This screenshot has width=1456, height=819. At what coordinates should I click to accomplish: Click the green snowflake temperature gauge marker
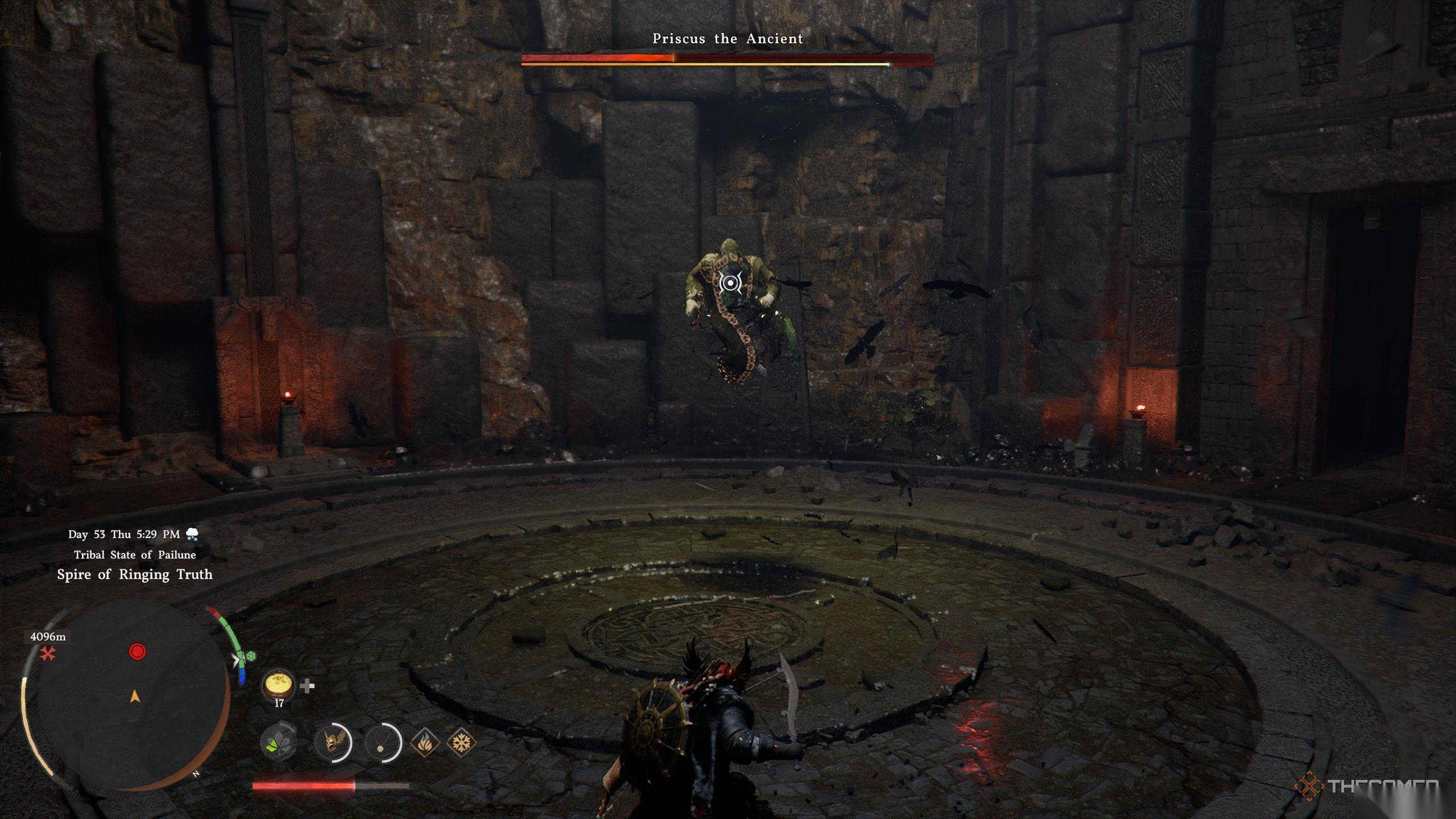point(250,657)
